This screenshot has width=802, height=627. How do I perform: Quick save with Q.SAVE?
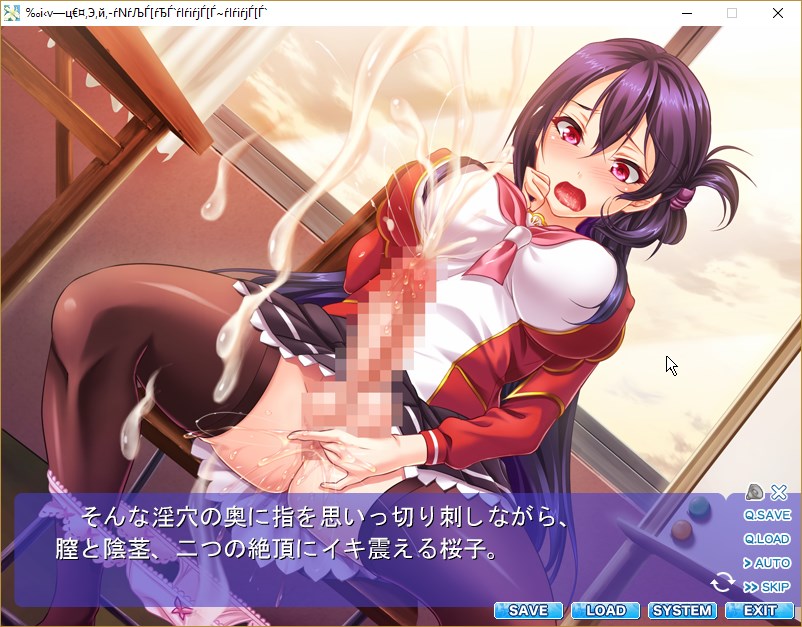(767, 515)
